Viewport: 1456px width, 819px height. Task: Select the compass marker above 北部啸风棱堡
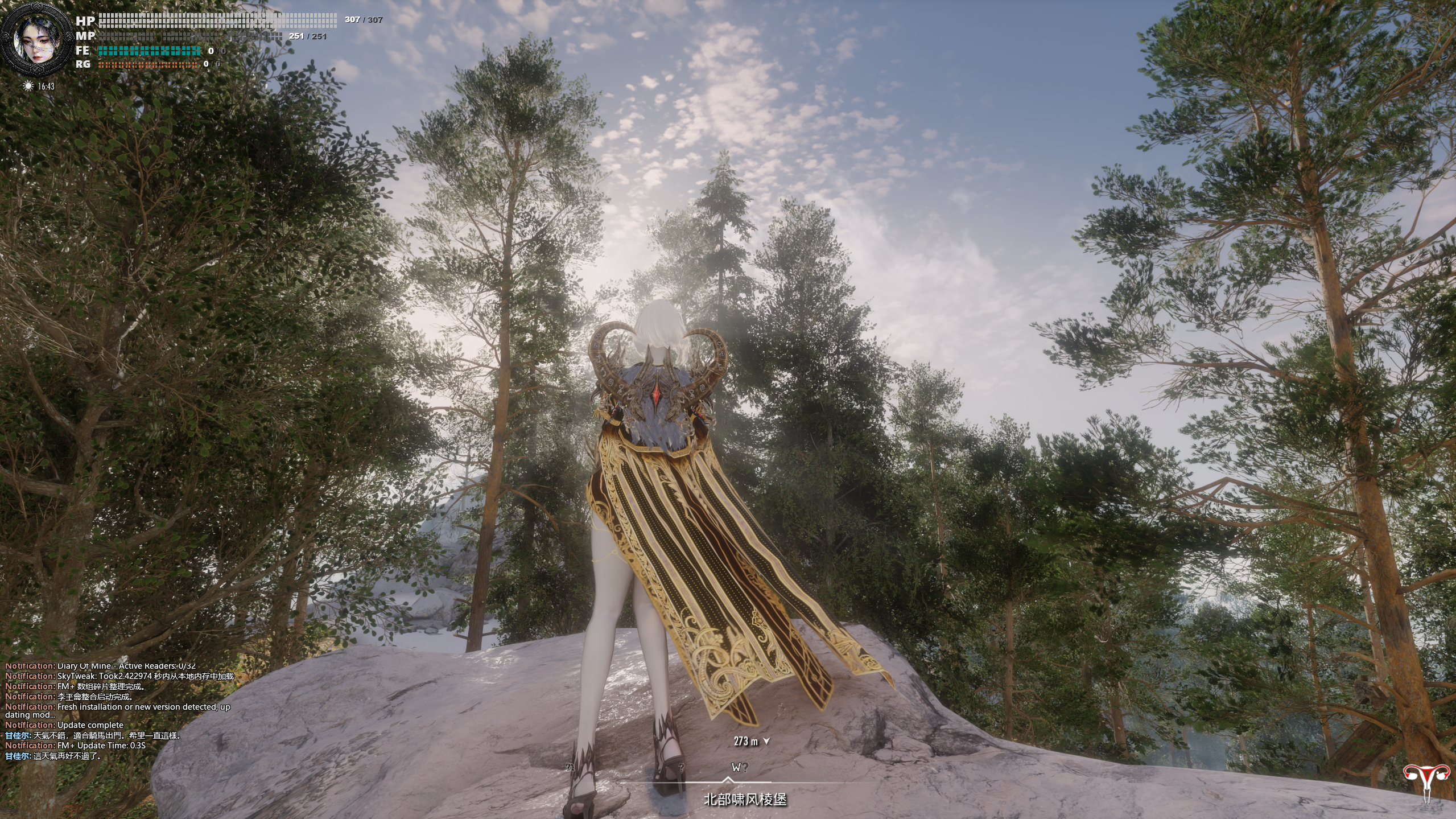coord(728,780)
